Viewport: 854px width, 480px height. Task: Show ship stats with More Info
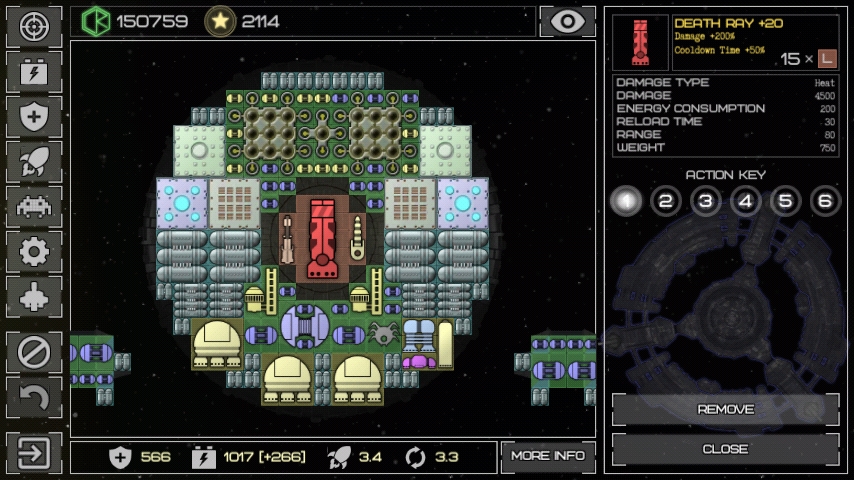pyautogui.click(x=548, y=456)
